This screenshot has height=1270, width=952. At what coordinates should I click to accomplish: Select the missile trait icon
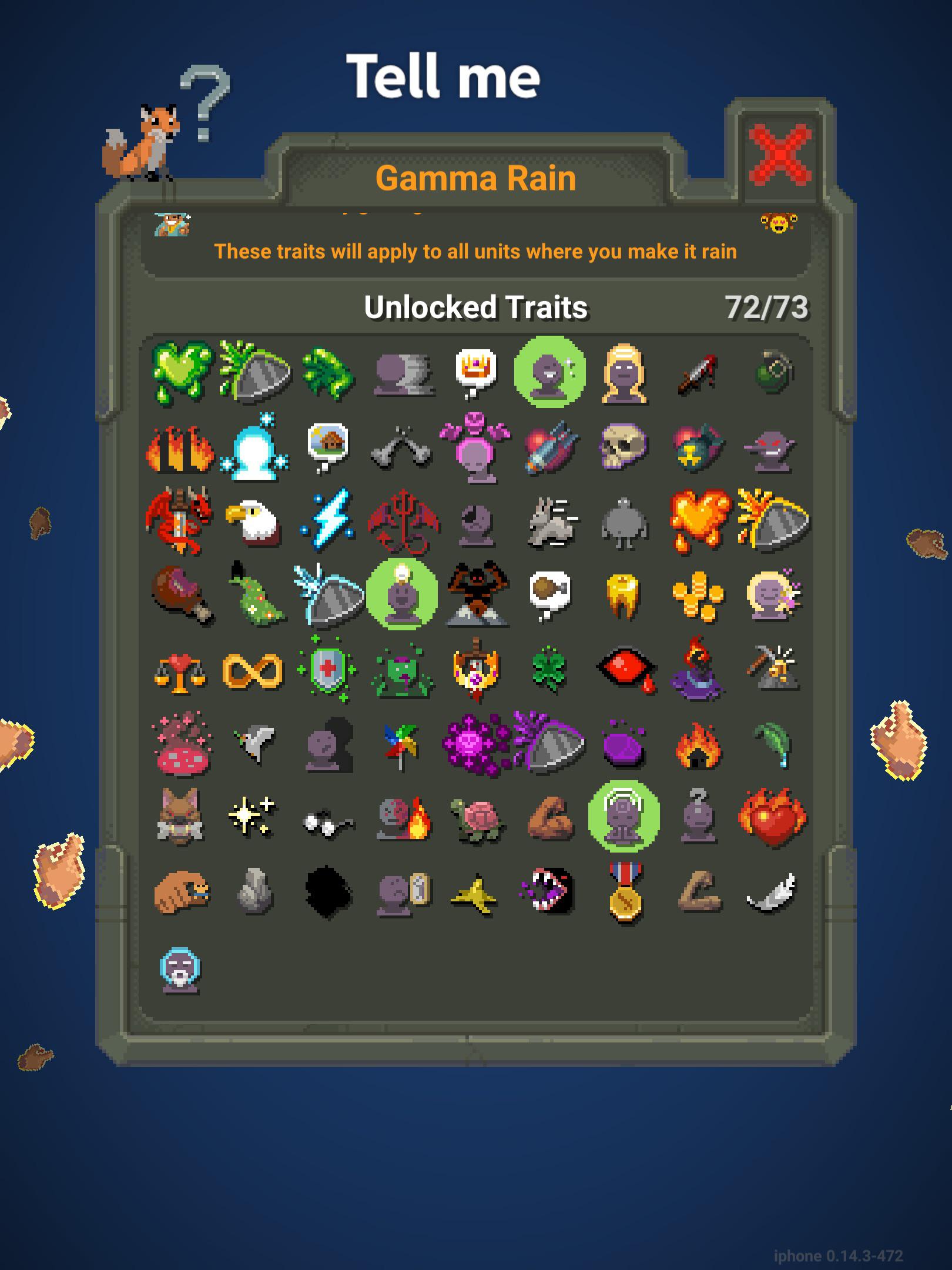551,447
